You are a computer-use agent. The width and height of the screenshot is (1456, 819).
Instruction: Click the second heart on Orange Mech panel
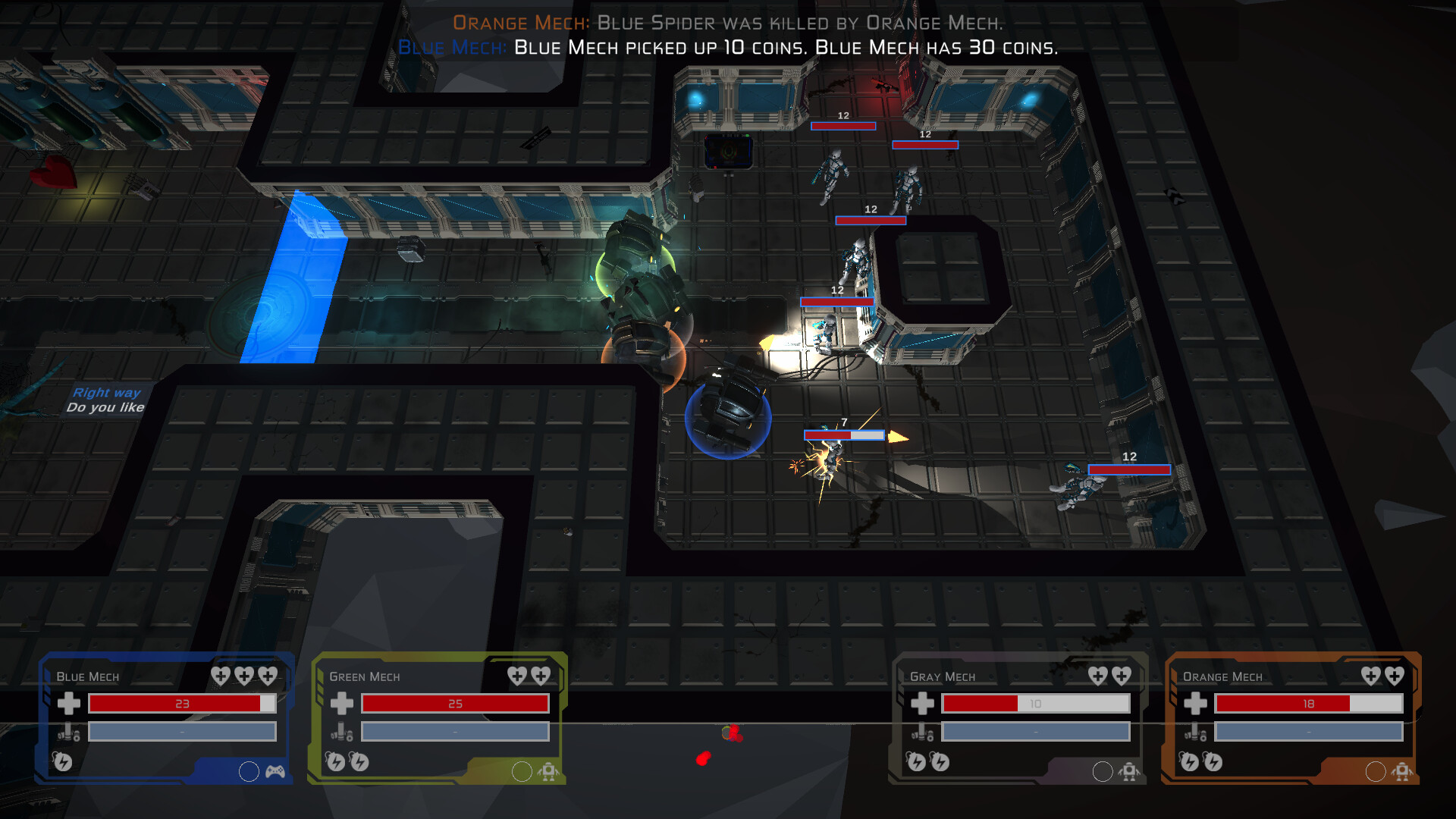(1395, 676)
